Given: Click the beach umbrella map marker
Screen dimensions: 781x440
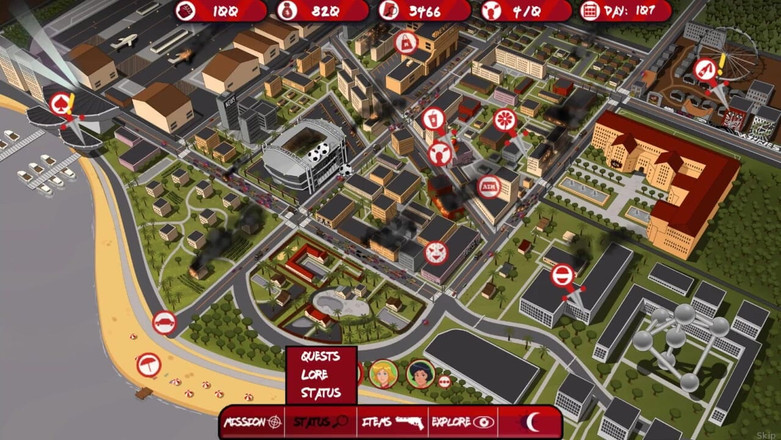Looking at the screenshot, I should coord(148,364).
